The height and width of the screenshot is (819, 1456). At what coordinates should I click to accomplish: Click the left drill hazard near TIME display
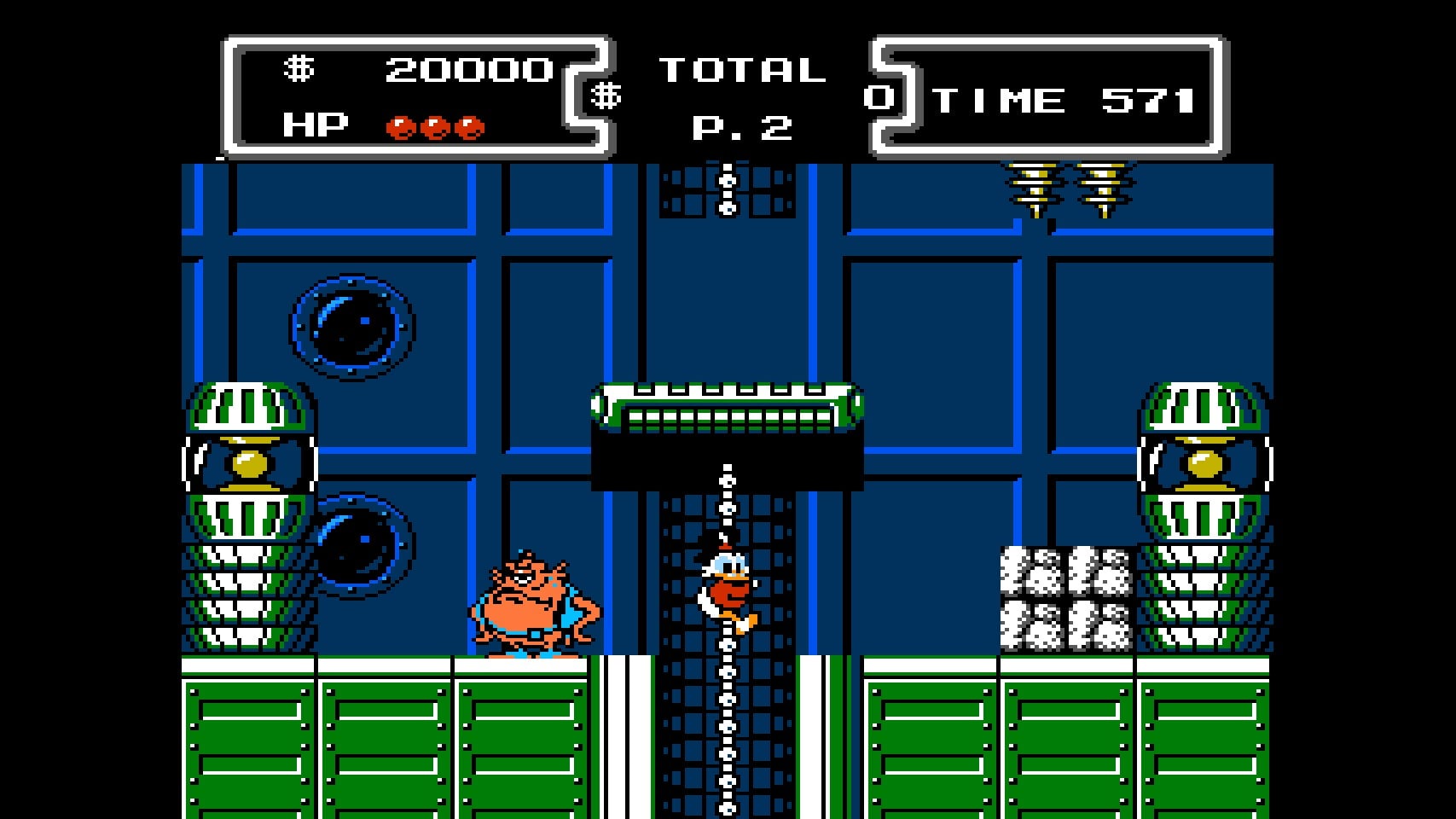click(1032, 188)
